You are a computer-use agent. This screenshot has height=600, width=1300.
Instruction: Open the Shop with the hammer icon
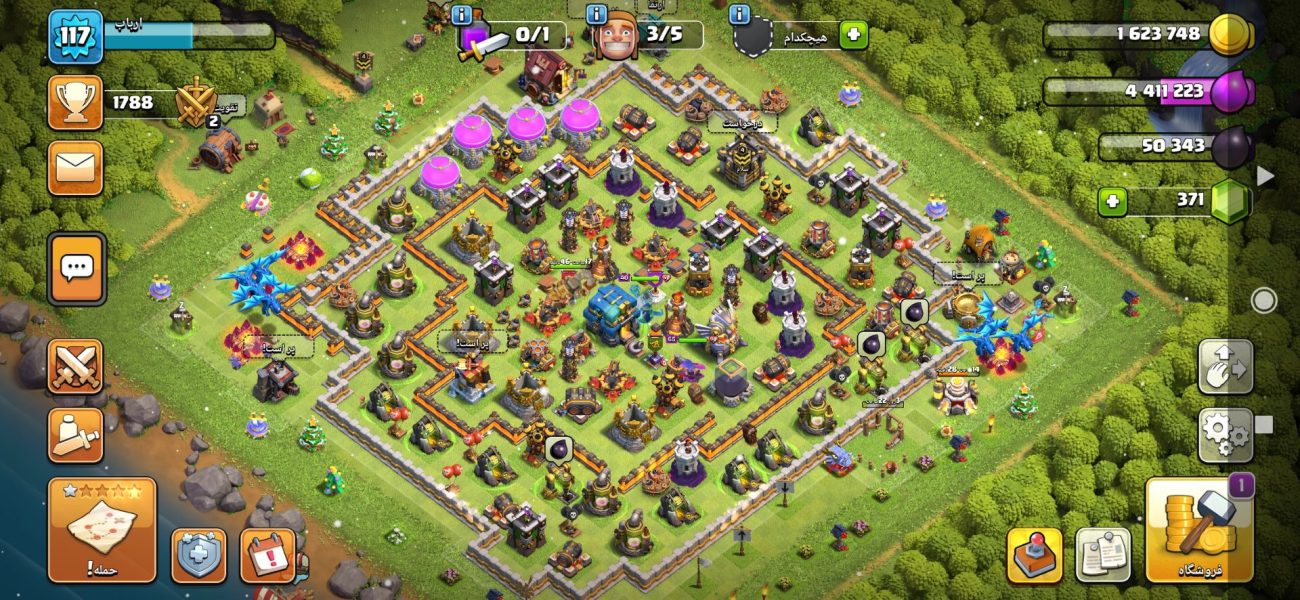pyautogui.click(x=1197, y=529)
